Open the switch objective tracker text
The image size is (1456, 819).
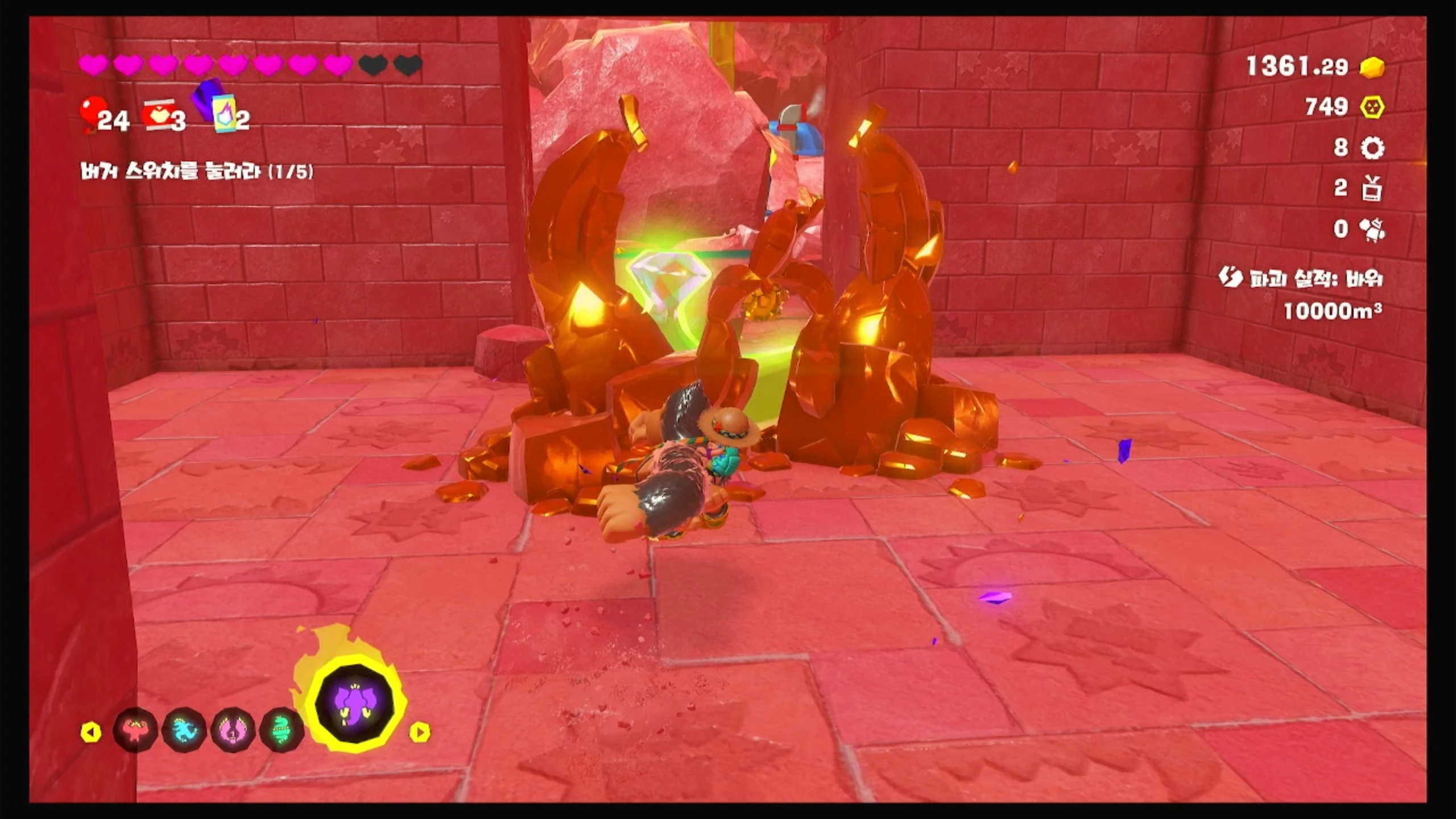coord(197,172)
